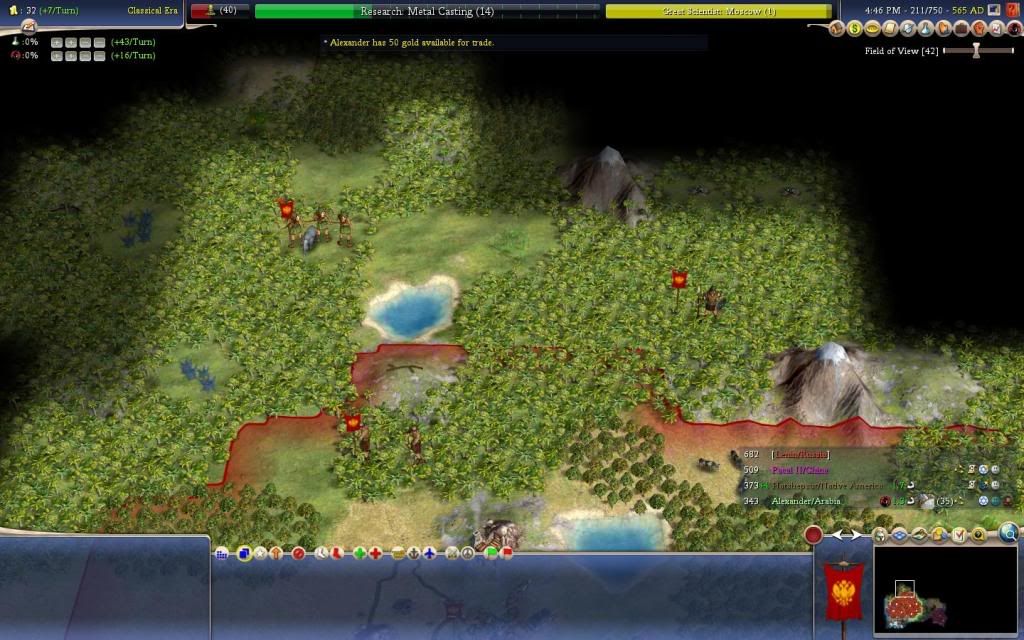Open the globe view magnifier button

pyautogui.click(x=1009, y=534)
